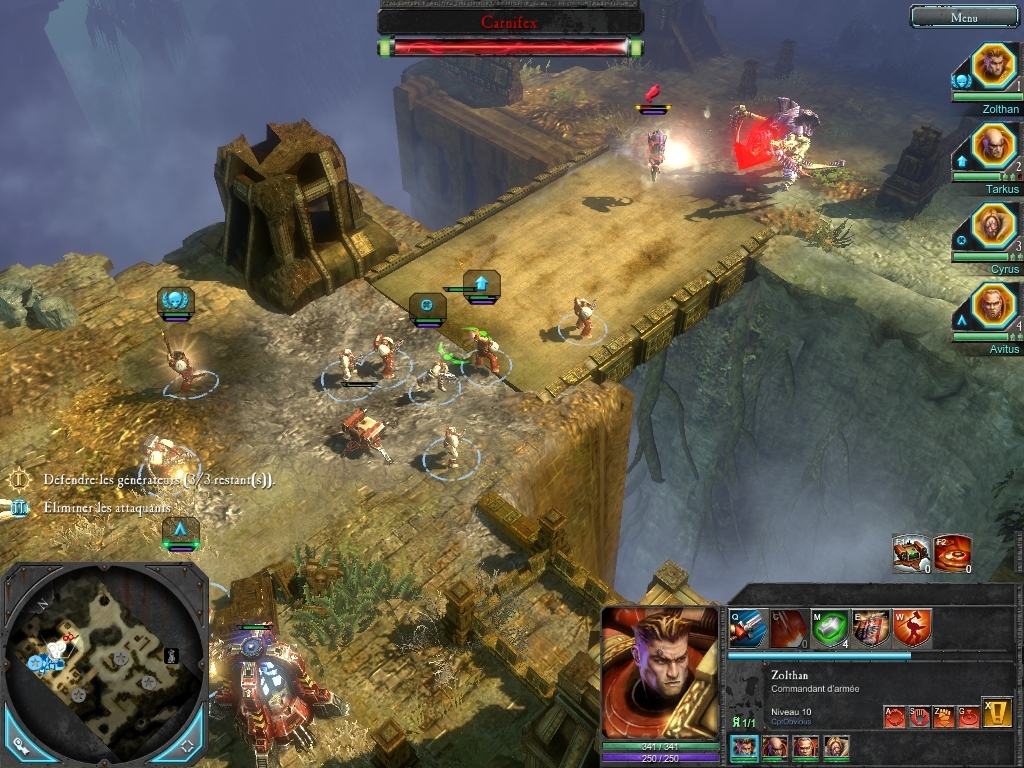Screen dimensions: 1024x768
Task: Activate the W hammer warrior ability
Action: click(x=912, y=628)
